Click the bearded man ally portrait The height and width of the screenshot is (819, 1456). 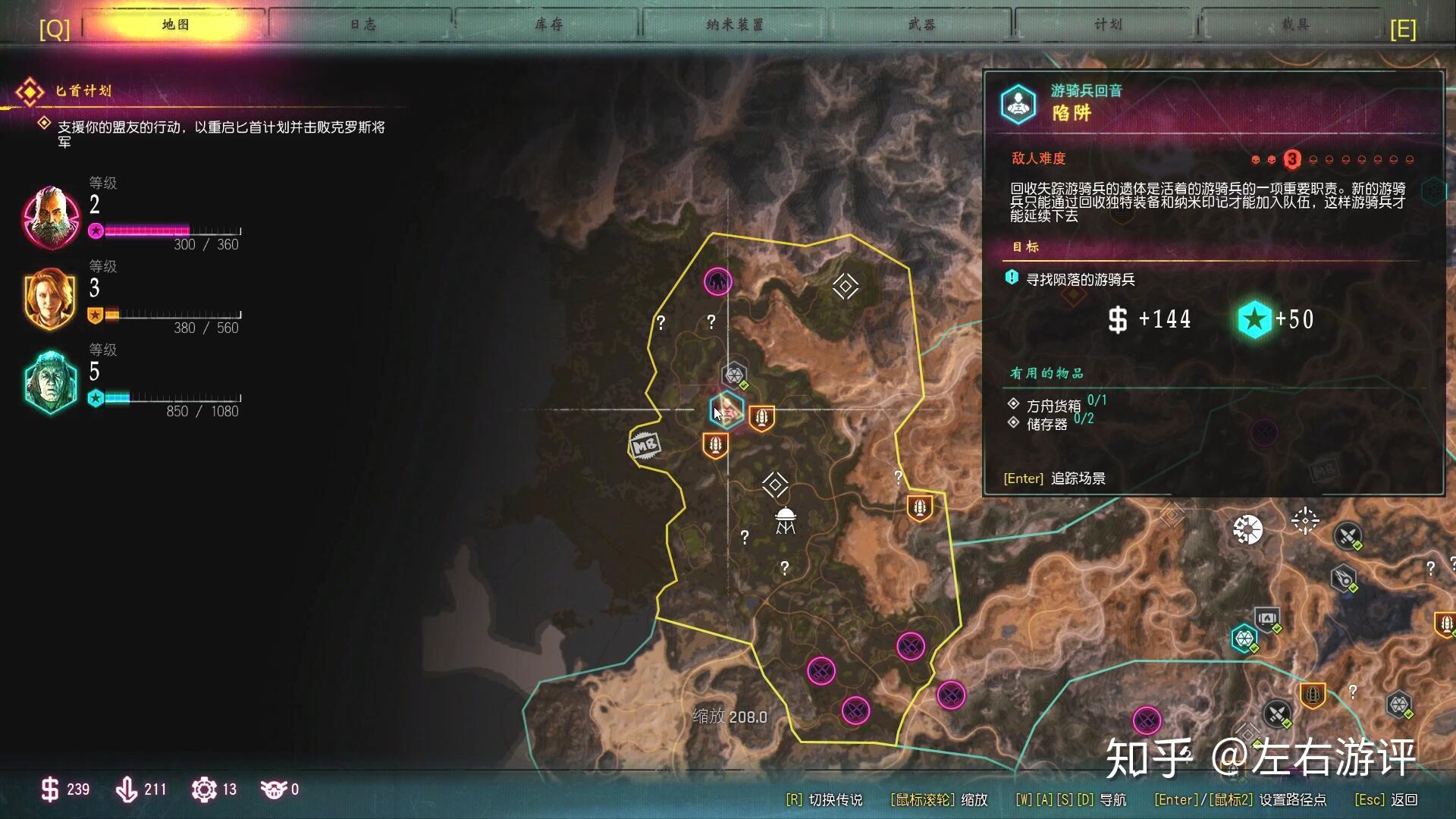click(51, 217)
